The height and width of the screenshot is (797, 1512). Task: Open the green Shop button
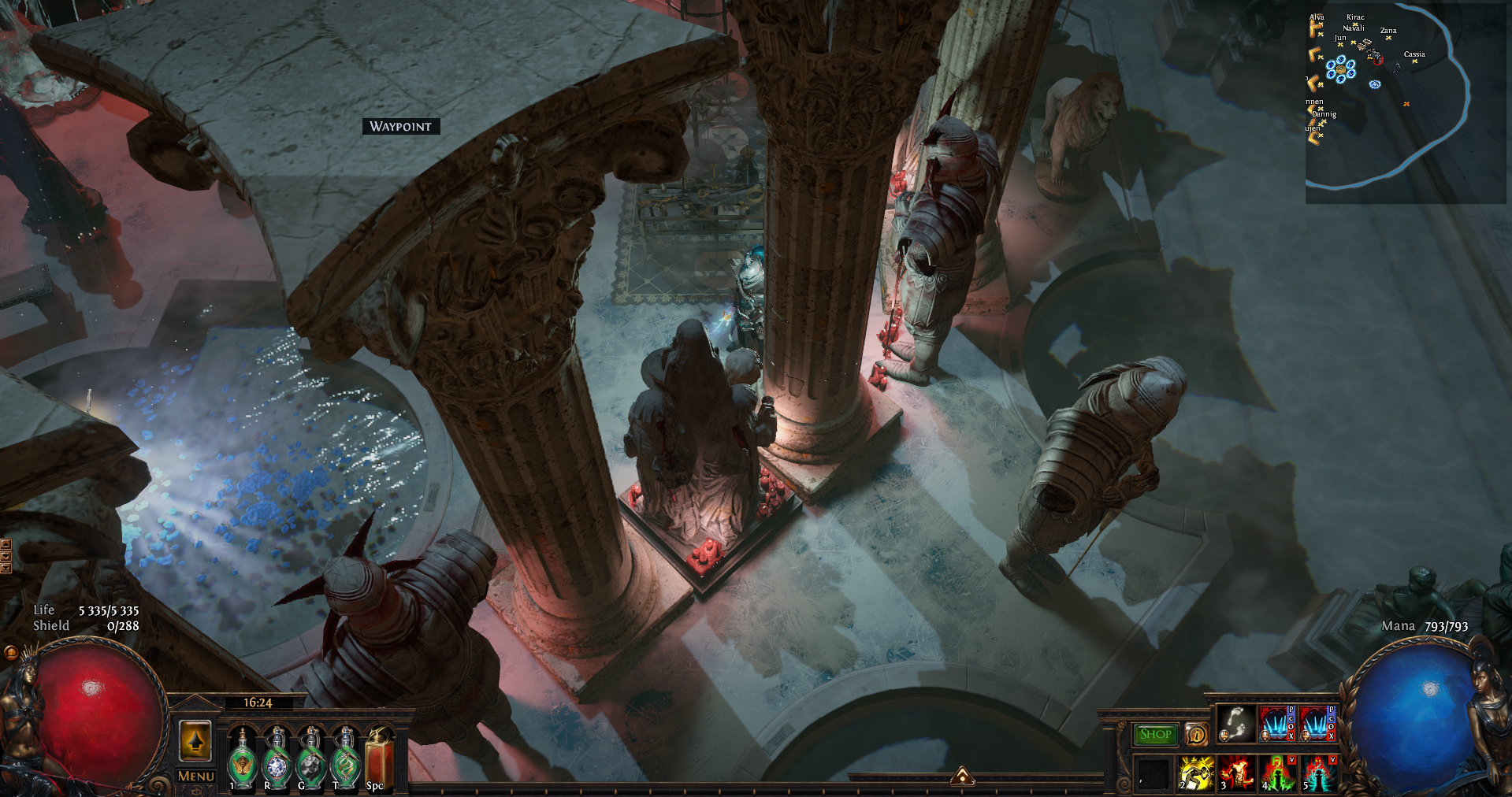(x=1155, y=734)
